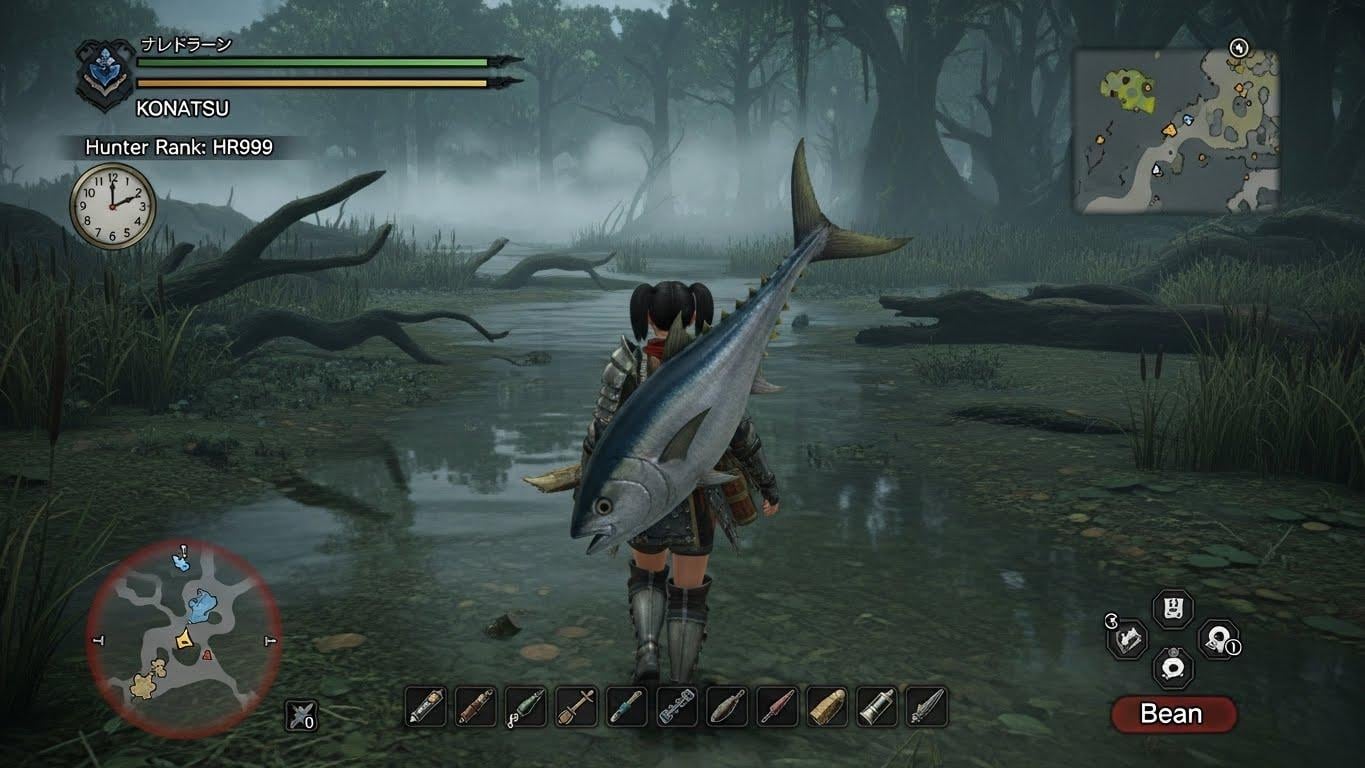Select the green pouch hotbar slot
The height and width of the screenshot is (768, 1365).
(525, 706)
